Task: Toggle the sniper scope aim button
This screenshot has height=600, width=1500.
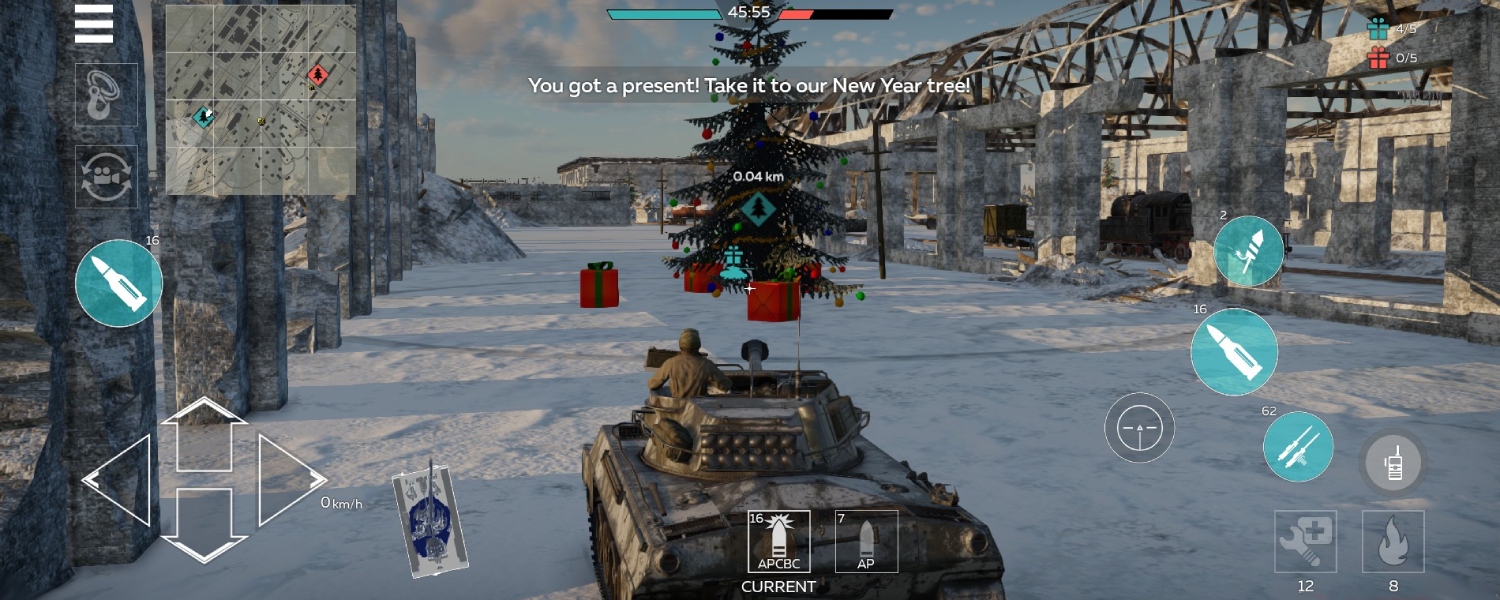Action: pos(1139,428)
